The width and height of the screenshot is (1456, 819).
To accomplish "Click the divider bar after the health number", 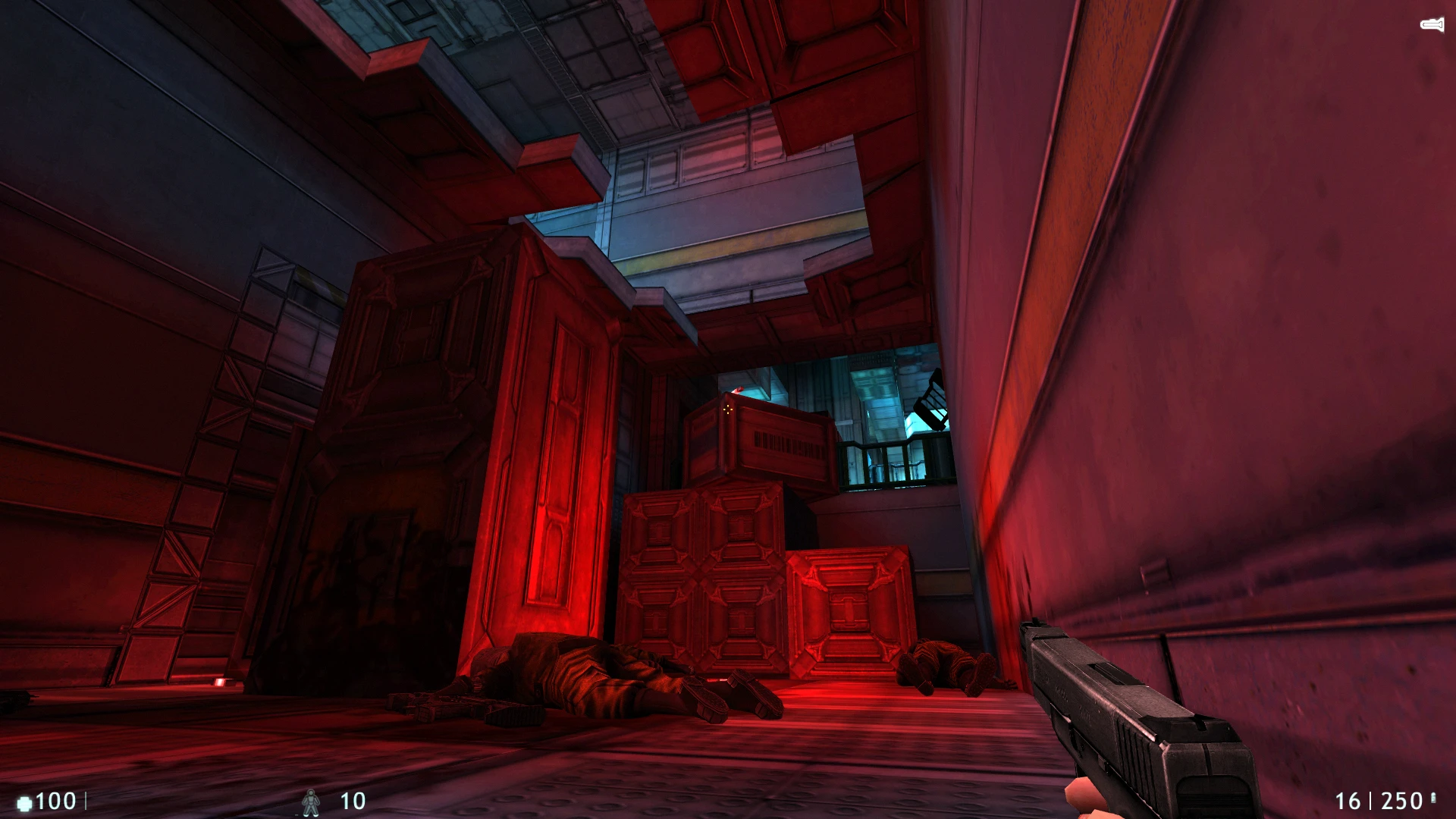I will (86, 799).
